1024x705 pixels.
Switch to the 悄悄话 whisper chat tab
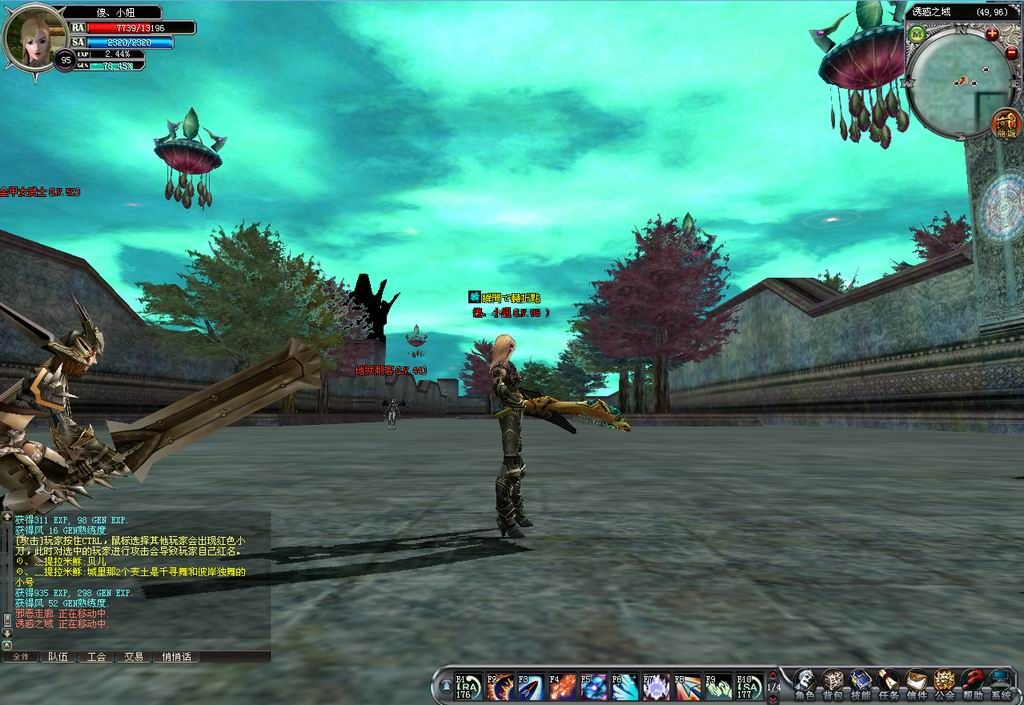tap(179, 657)
